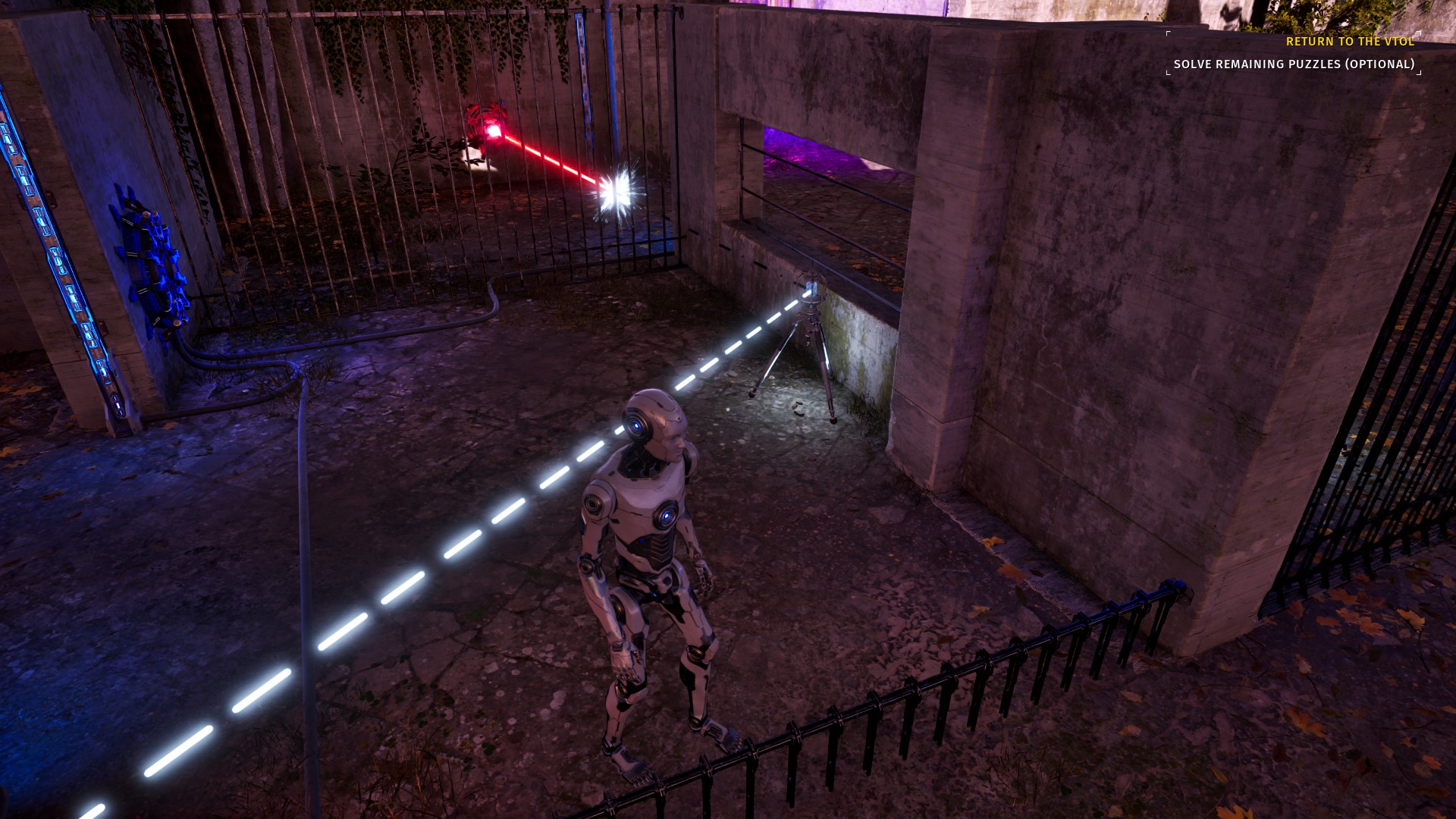Select the Return to the VTOL objective
The height and width of the screenshot is (819, 1456).
1350,42
